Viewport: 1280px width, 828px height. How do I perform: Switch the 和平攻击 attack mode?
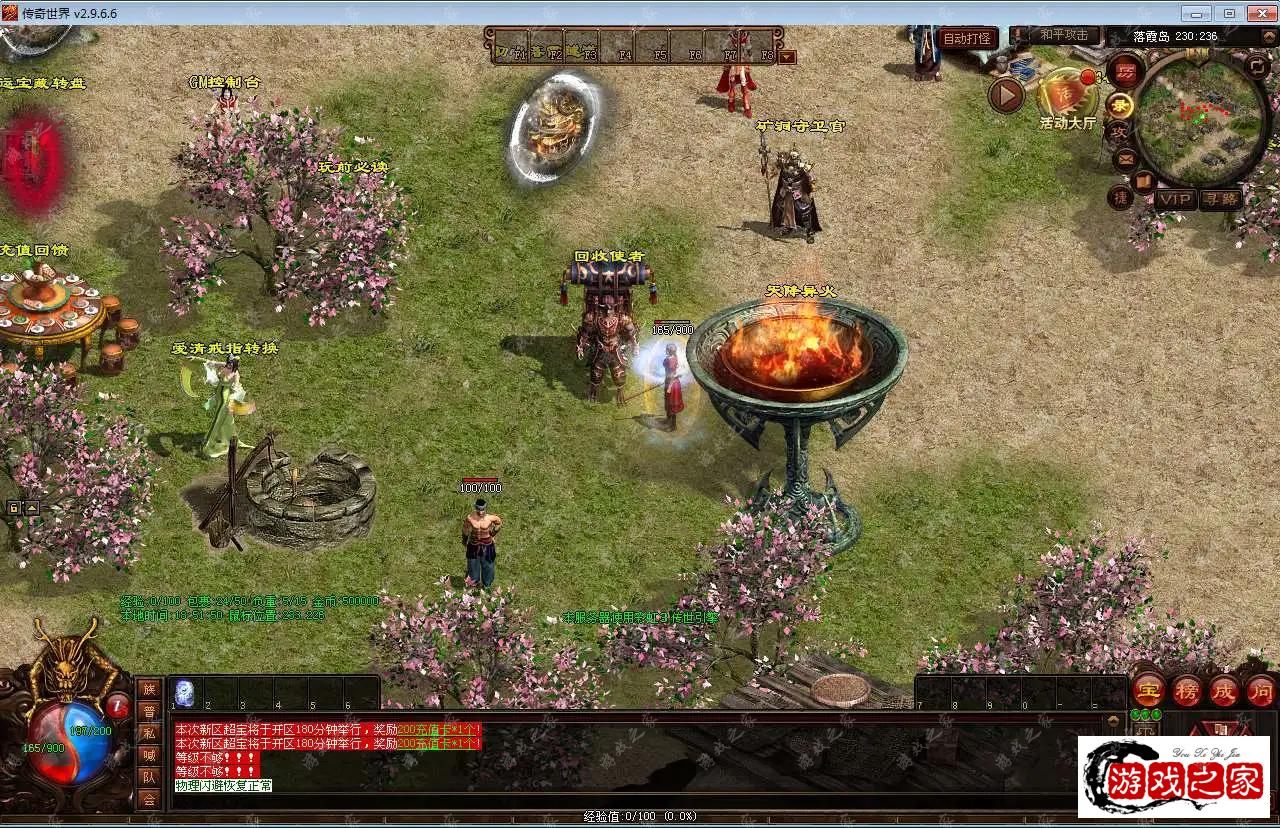pyautogui.click(x=1063, y=35)
